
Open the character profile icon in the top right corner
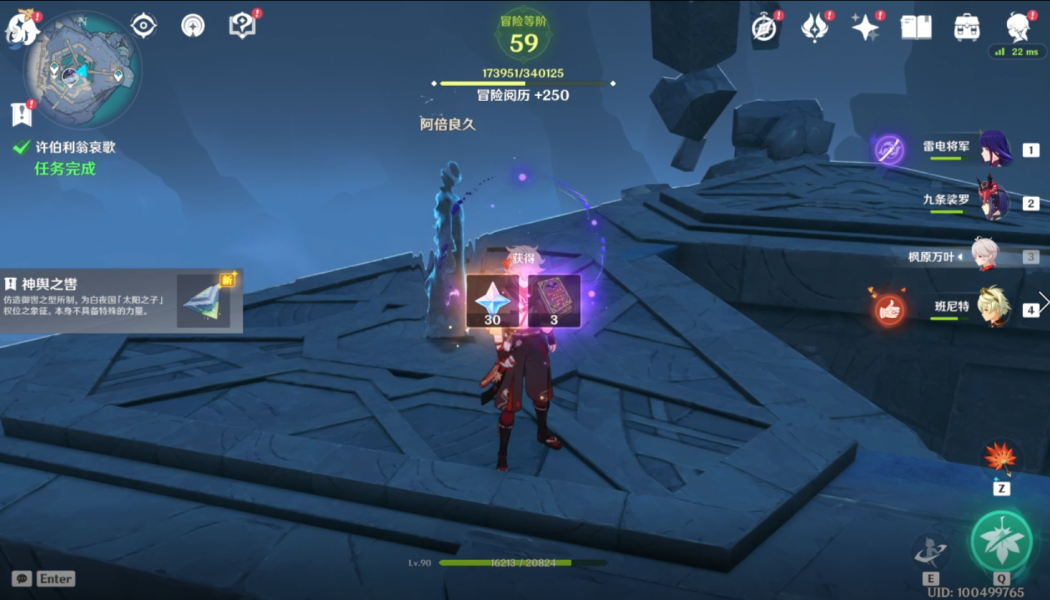[x=1019, y=27]
